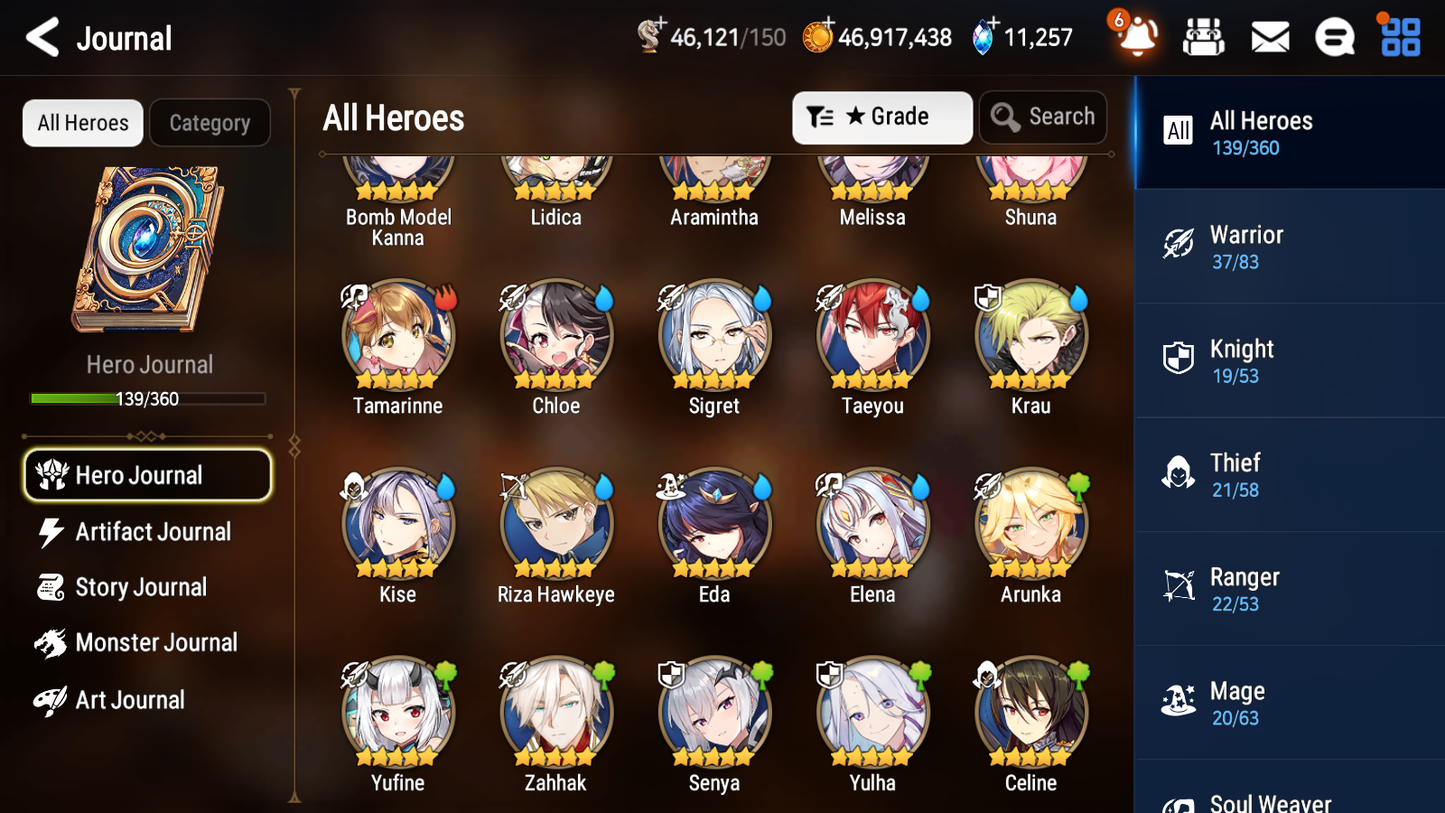Open the Search function
Viewport: 1445px width, 813px height.
coord(1043,117)
